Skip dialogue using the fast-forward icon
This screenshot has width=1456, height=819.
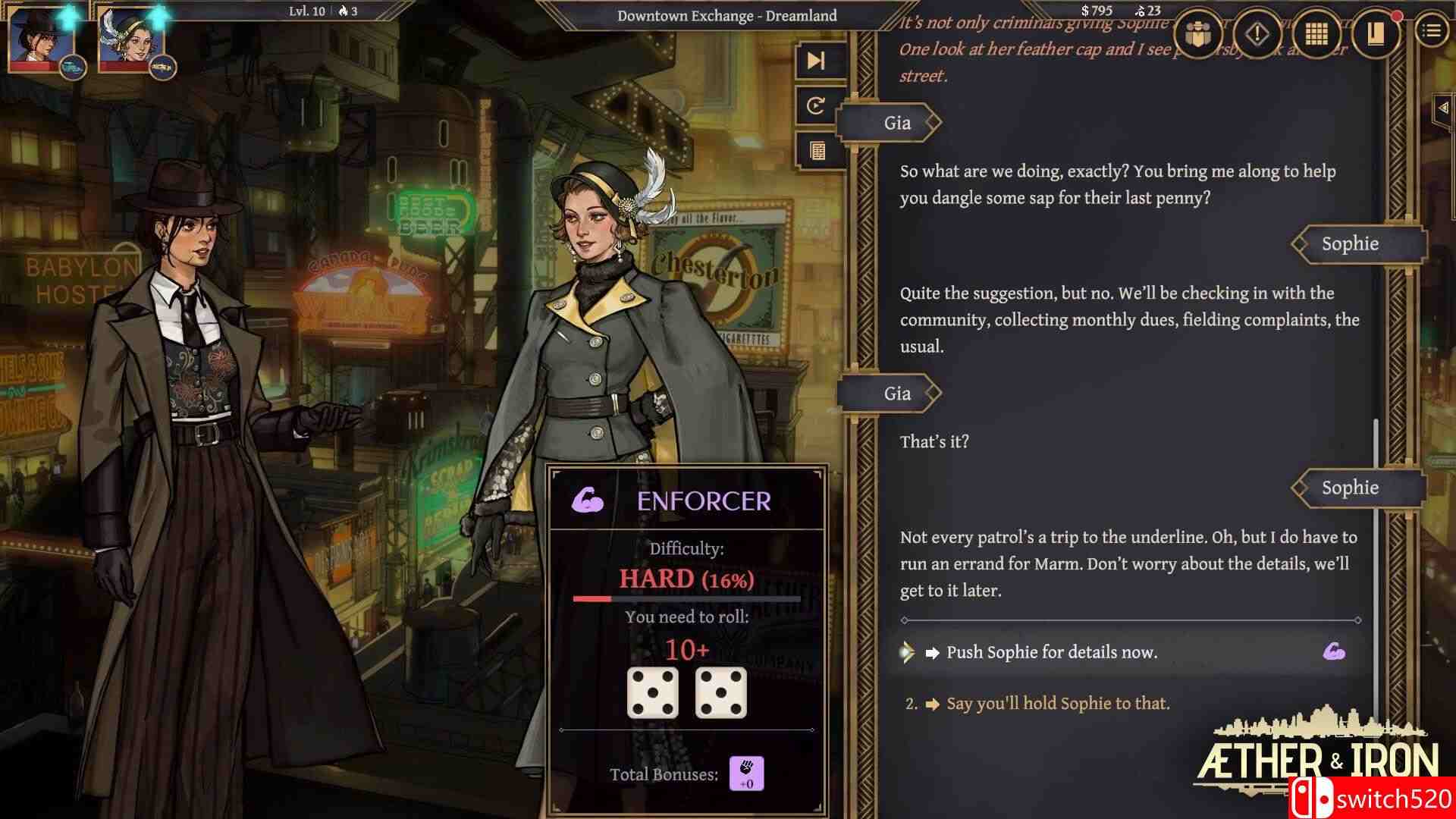pos(815,61)
